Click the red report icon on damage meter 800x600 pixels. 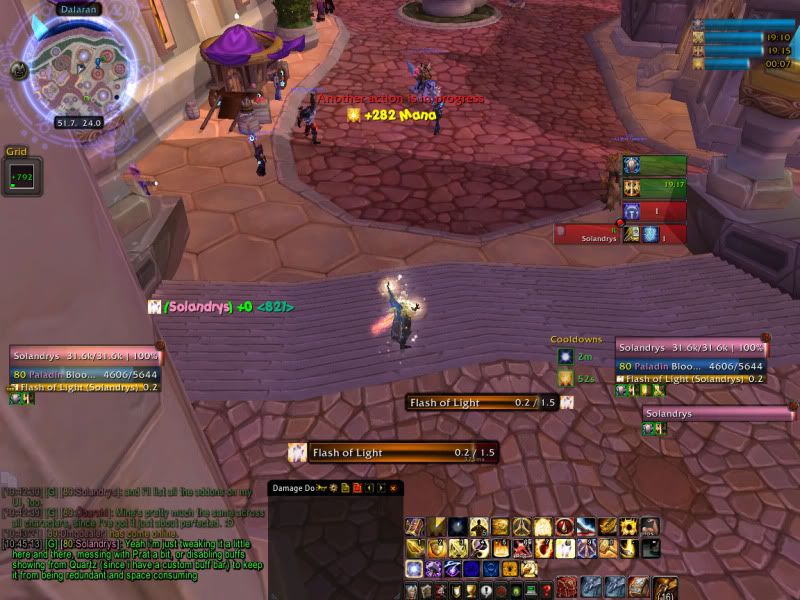click(x=356, y=488)
